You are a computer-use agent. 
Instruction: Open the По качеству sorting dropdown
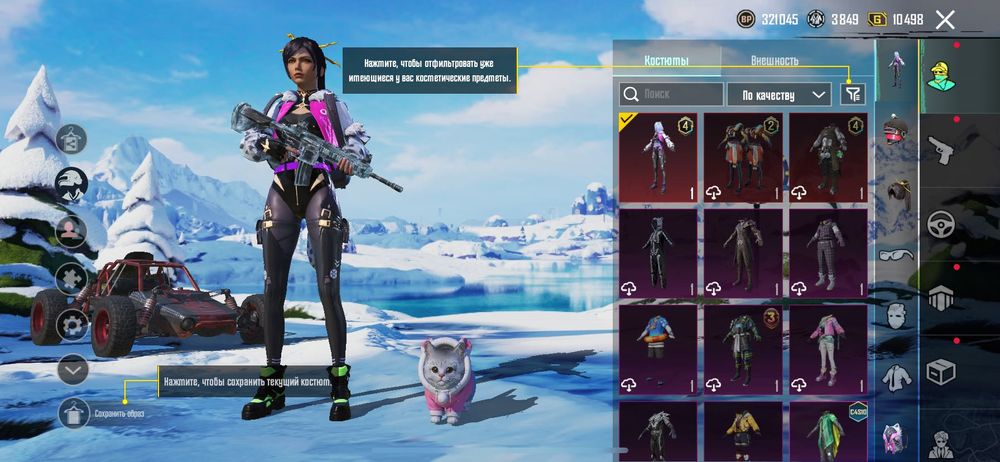tap(779, 94)
